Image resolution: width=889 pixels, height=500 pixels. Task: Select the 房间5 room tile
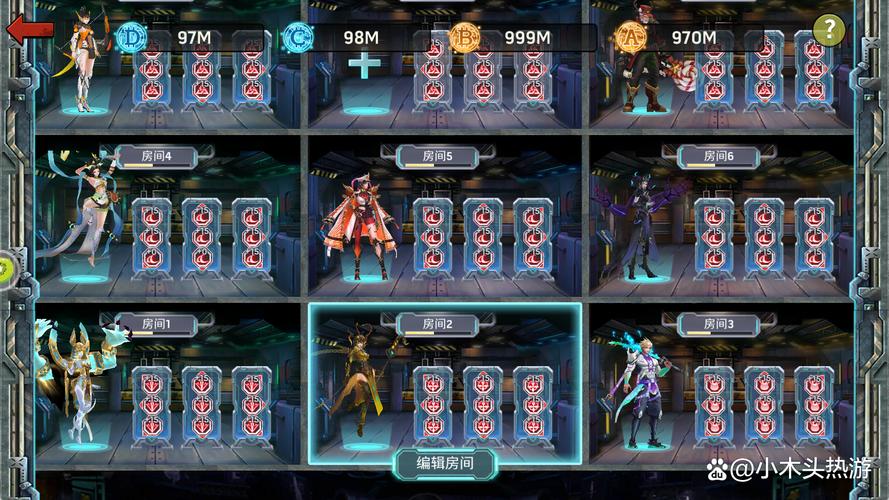click(x=445, y=215)
